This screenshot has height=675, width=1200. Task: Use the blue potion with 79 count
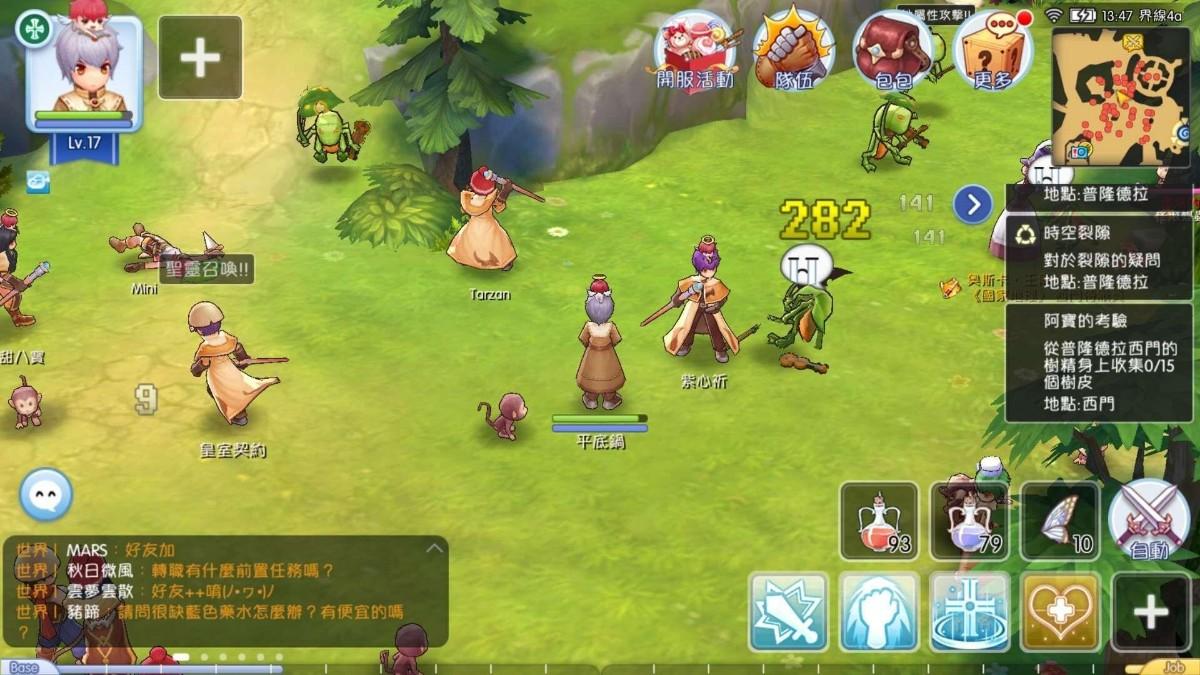tap(969, 520)
